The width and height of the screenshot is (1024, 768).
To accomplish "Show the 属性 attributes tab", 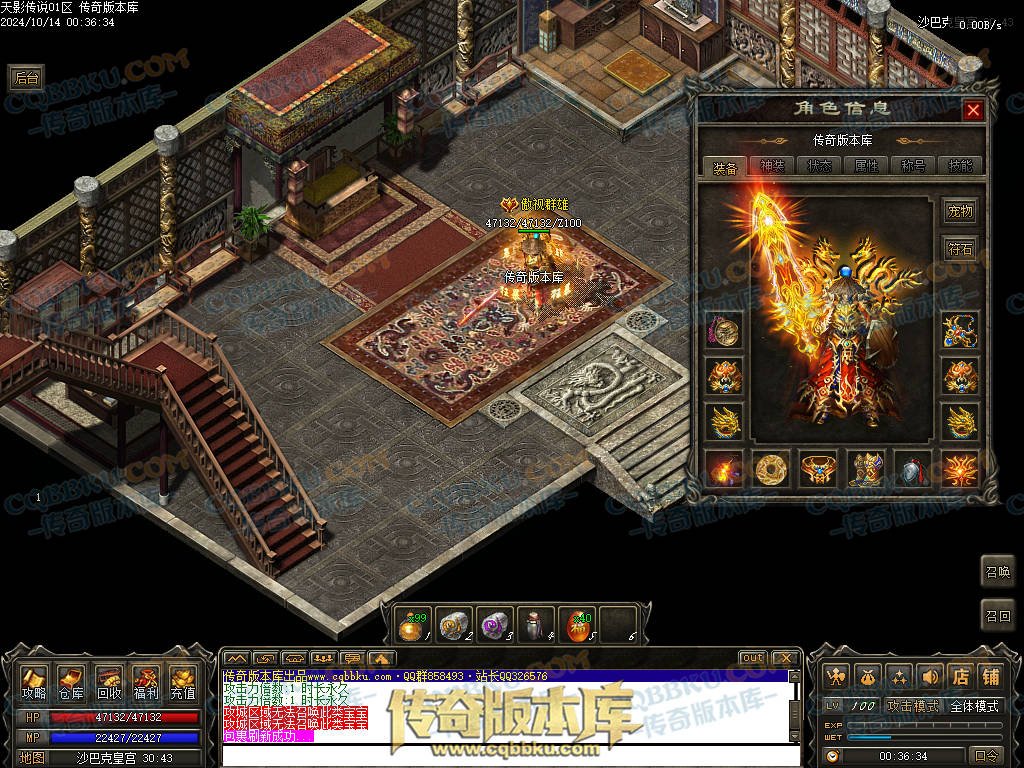I will click(865, 166).
